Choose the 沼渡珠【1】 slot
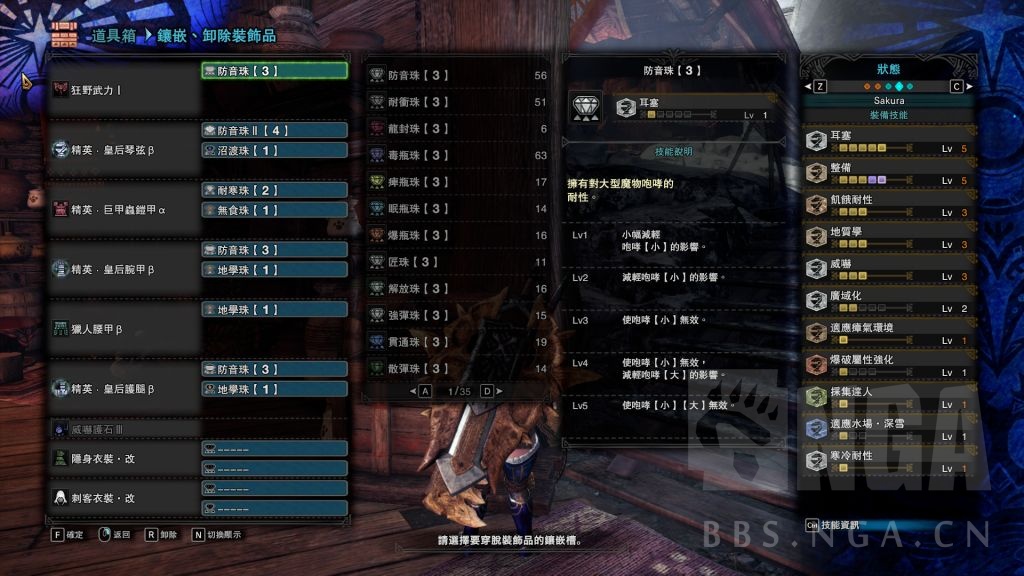The width and height of the screenshot is (1024, 576). click(x=274, y=150)
